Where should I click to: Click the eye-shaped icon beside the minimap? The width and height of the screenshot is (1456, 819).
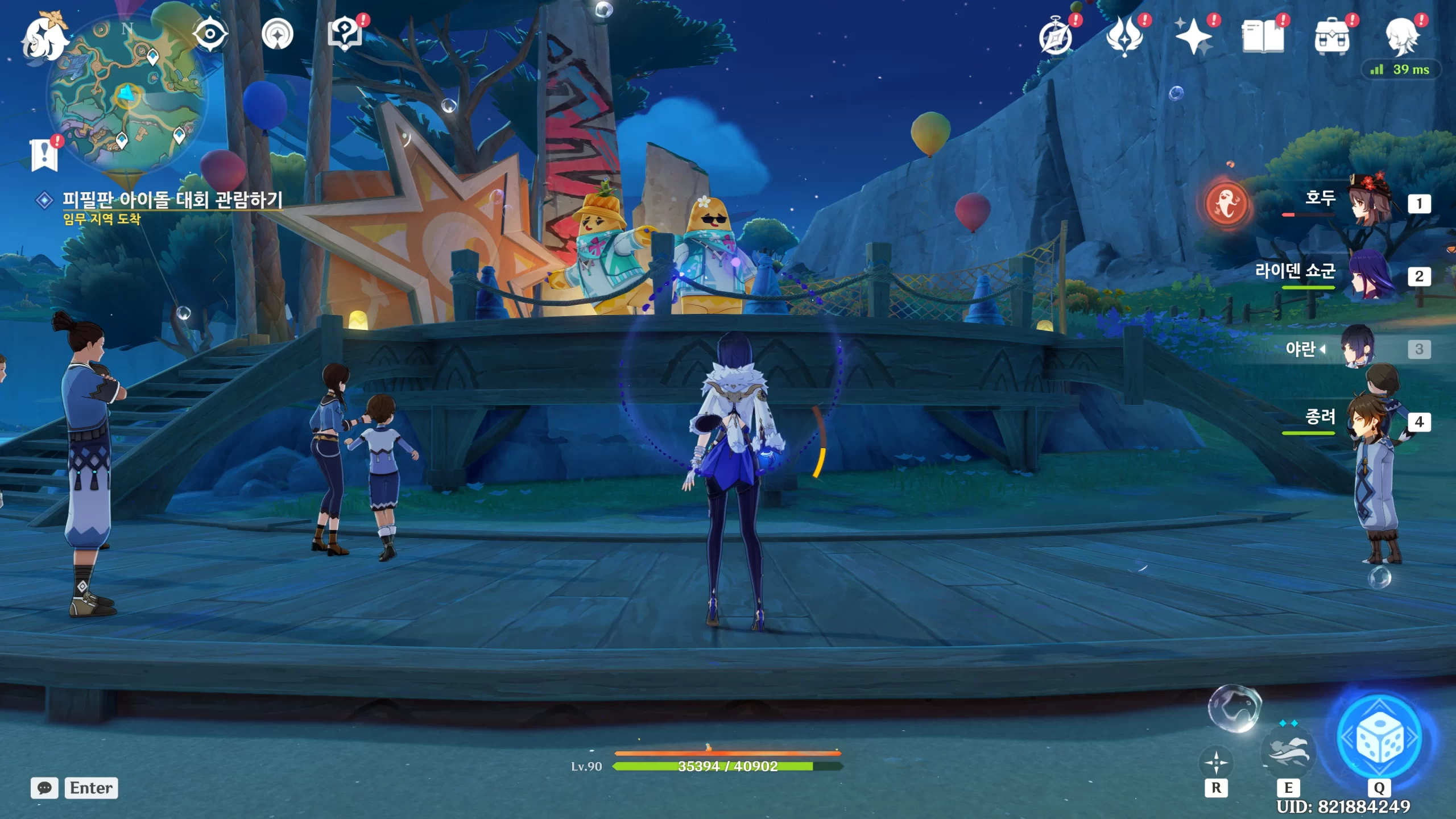(210, 34)
